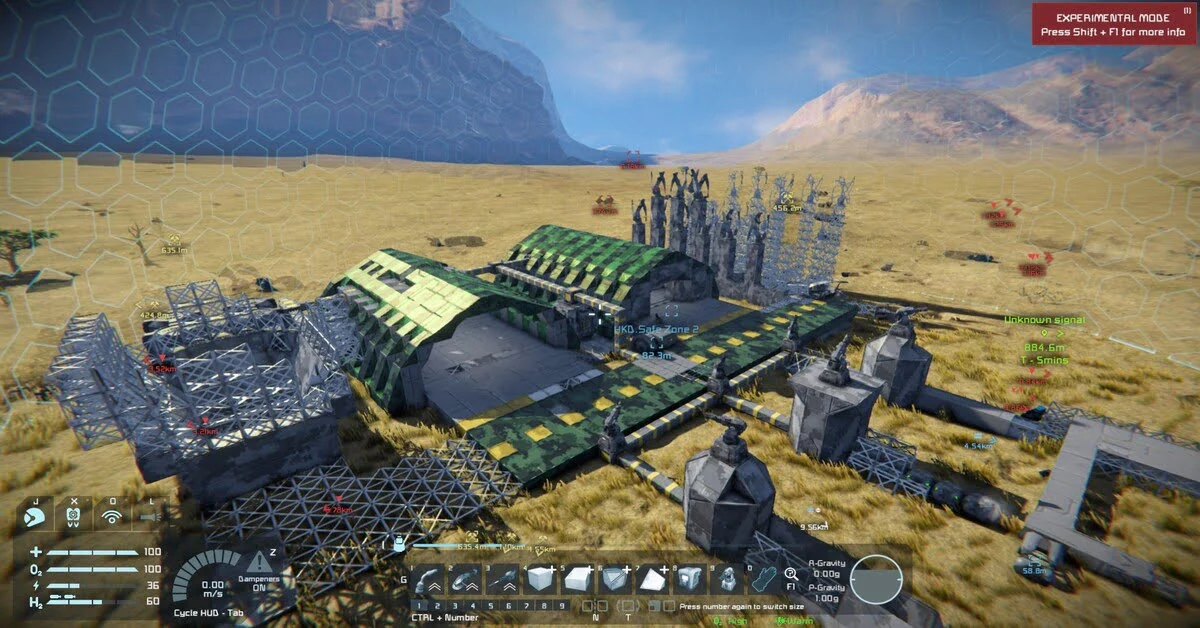The width and height of the screenshot is (1200, 628).
Task: Choose the slope armor block in slot 5
Action: tap(577, 579)
